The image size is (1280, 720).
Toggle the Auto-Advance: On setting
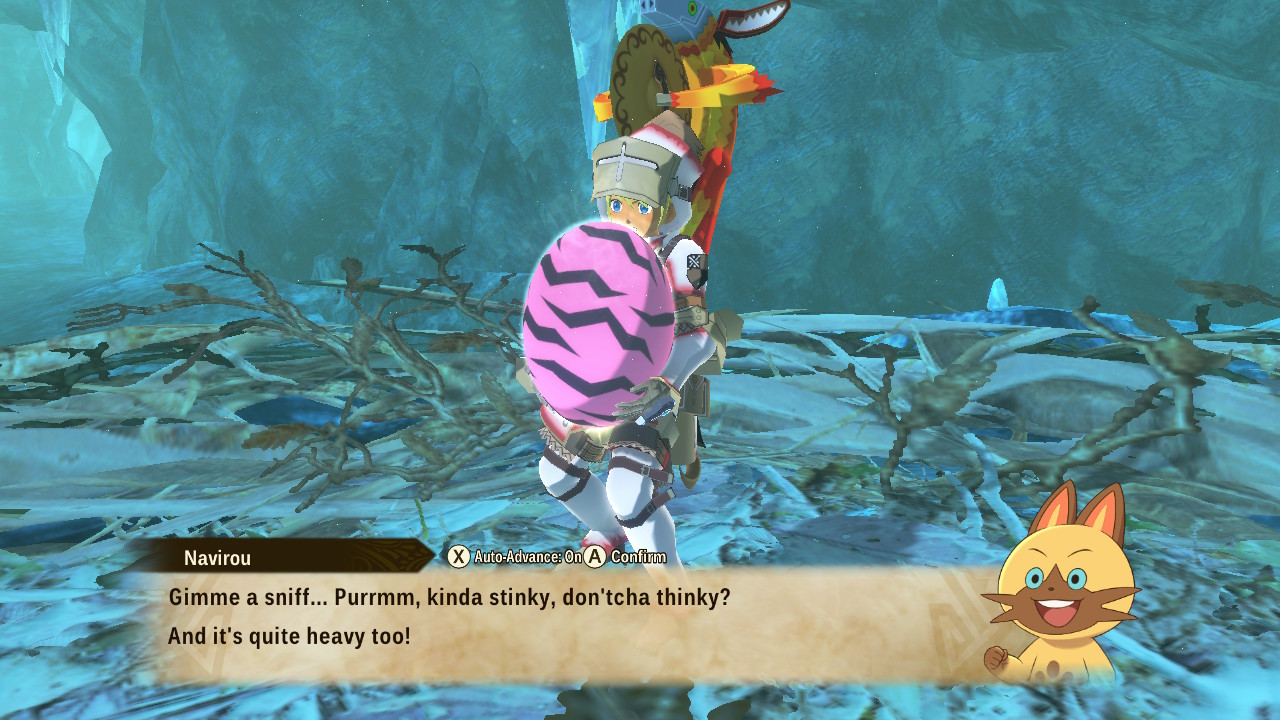(x=514, y=557)
